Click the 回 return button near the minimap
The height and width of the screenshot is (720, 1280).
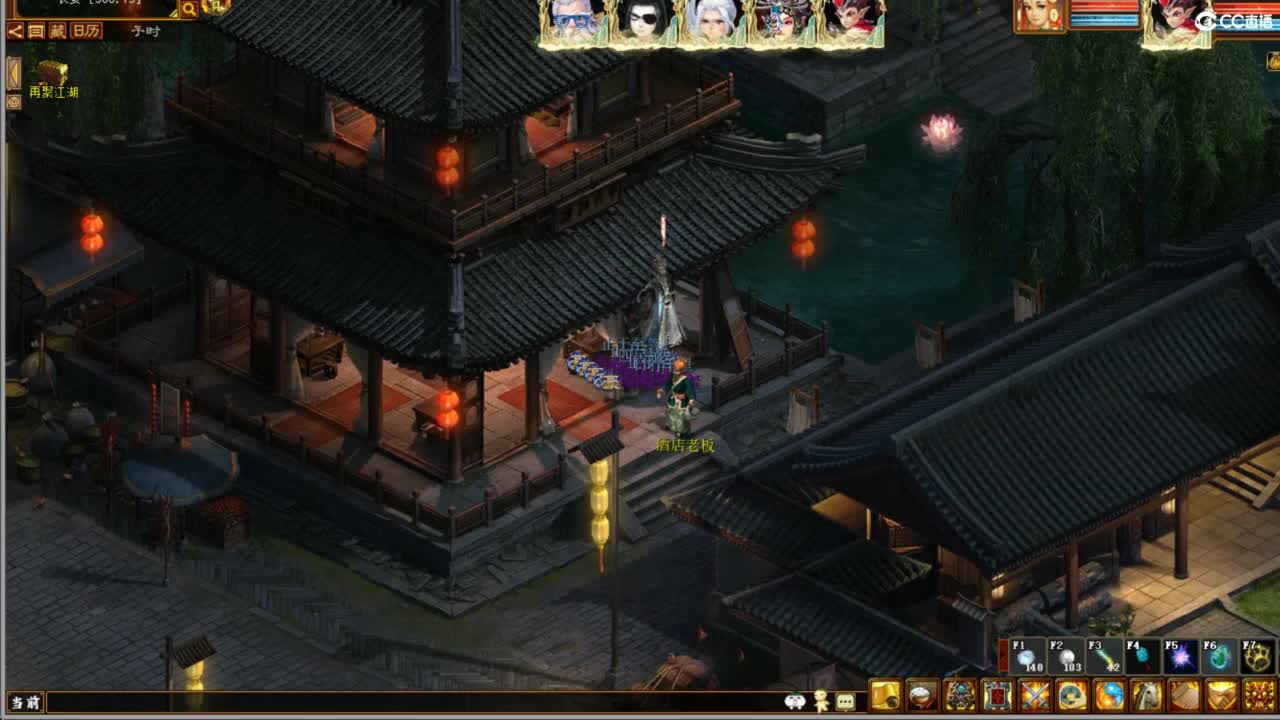pos(35,31)
